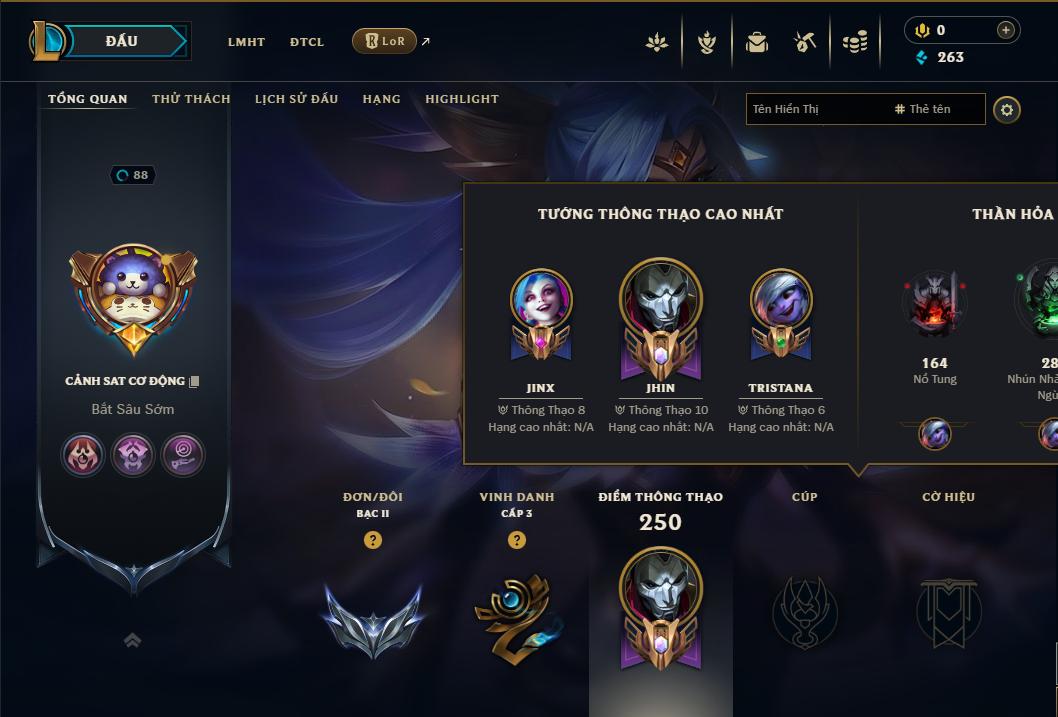Switch to the ĐTCL game mode

[x=307, y=42]
